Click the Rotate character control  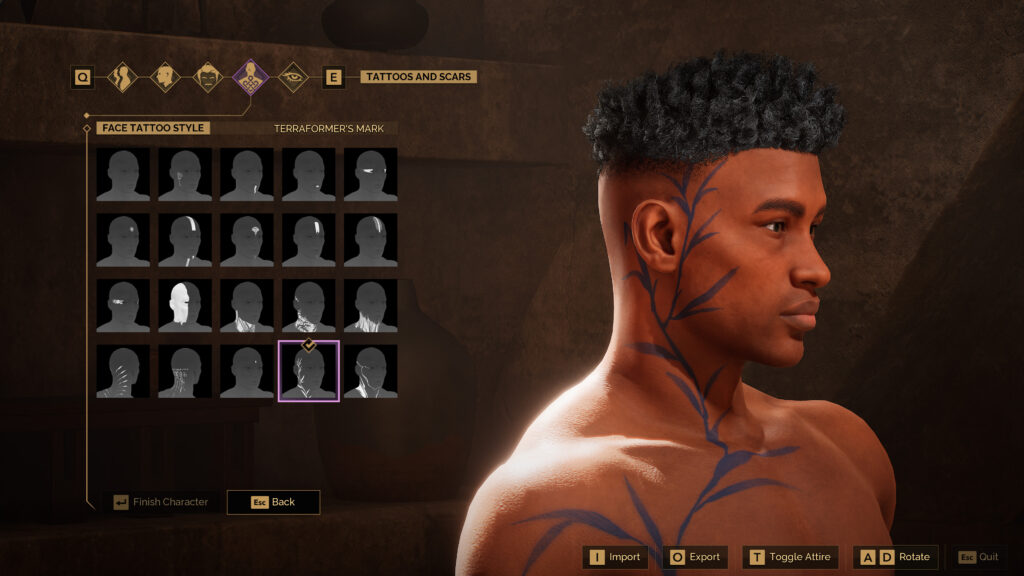[x=895, y=557]
